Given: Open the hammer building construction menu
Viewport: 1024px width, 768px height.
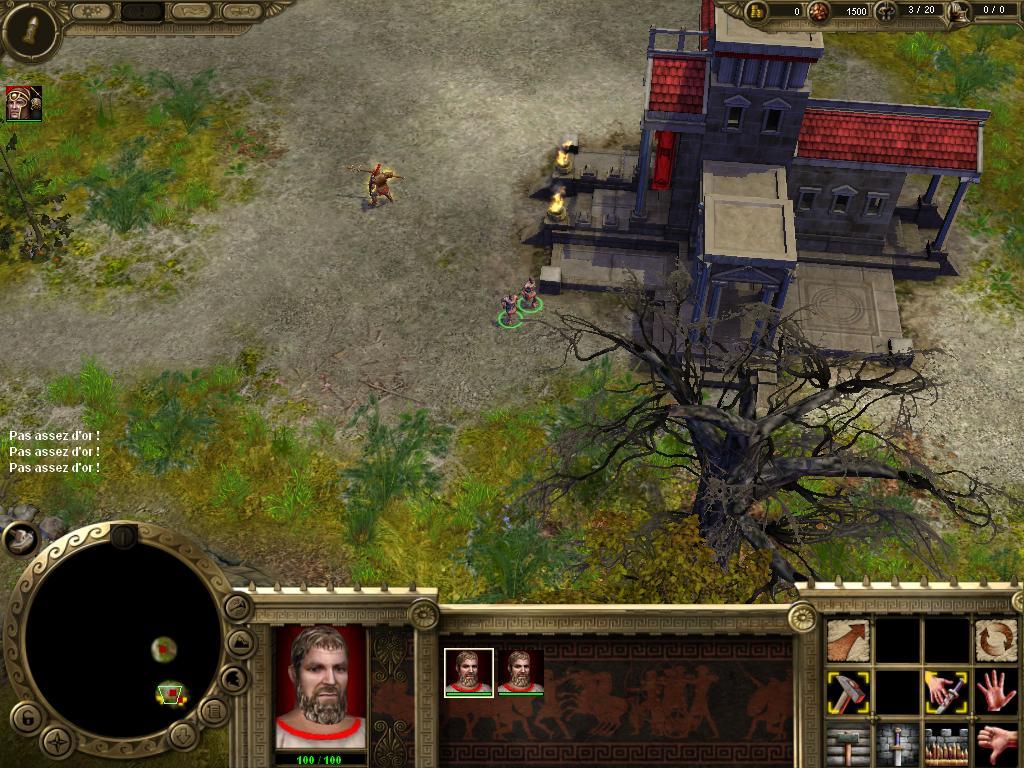Looking at the screenshot, I should coord(848,744).
